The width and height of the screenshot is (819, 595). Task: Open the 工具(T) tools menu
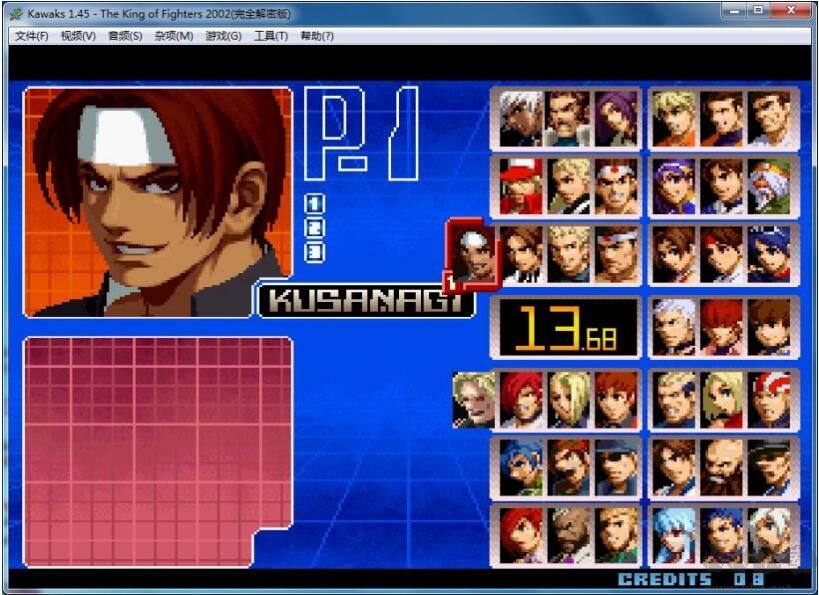(x=270, y=36)
